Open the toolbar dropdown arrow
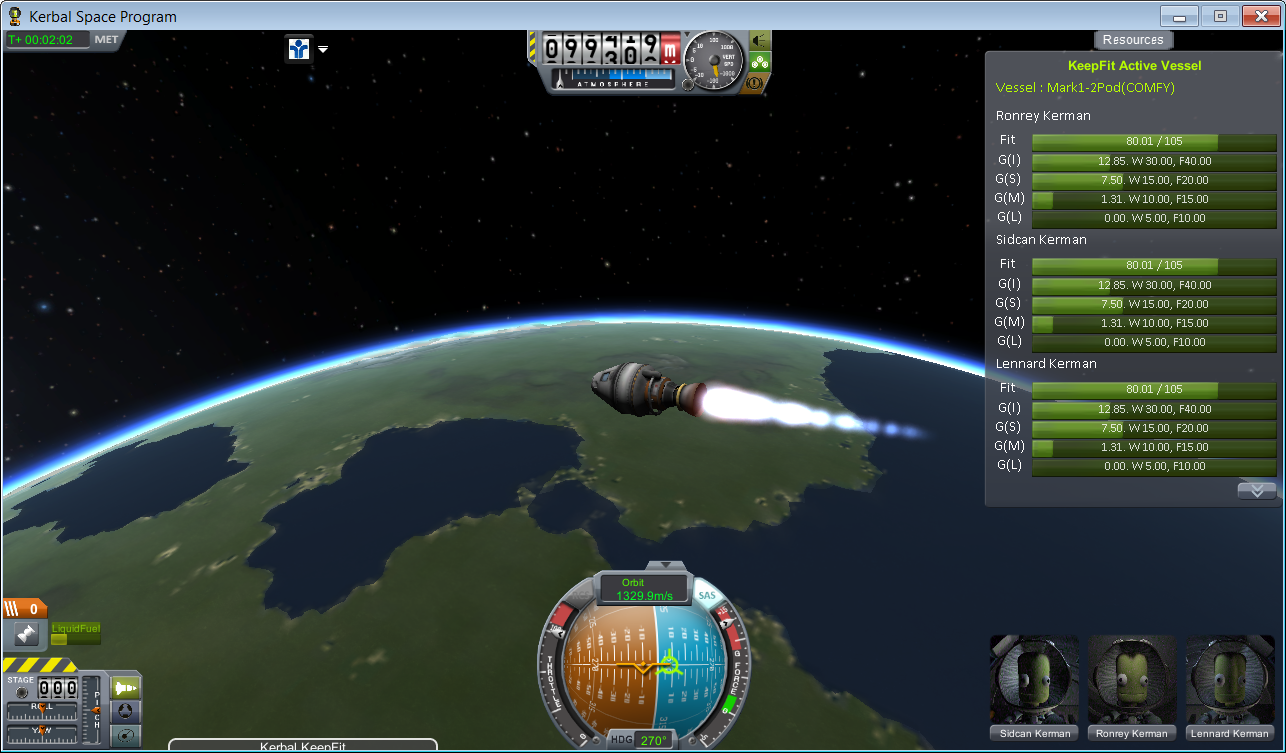This screenshot has width=1286, height=753. coord(323,49)
